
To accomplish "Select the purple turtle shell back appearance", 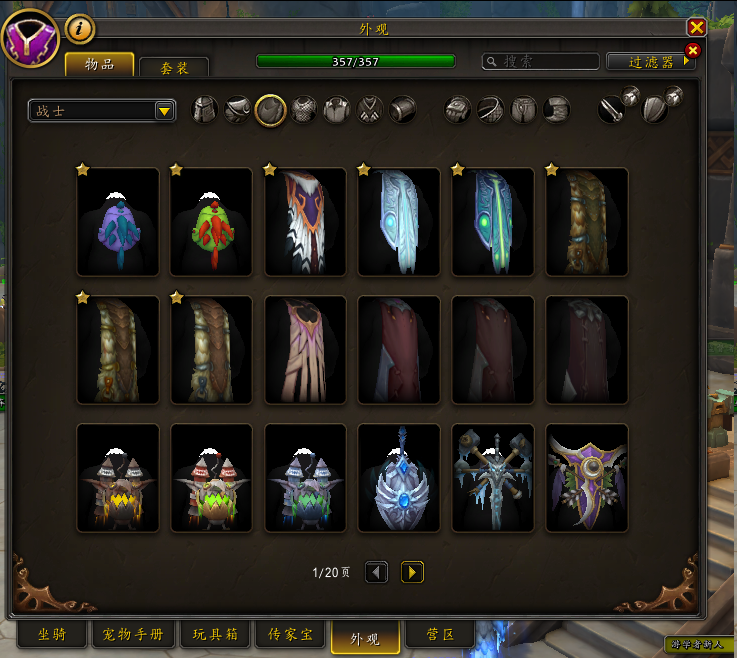I will click(118, 221).
